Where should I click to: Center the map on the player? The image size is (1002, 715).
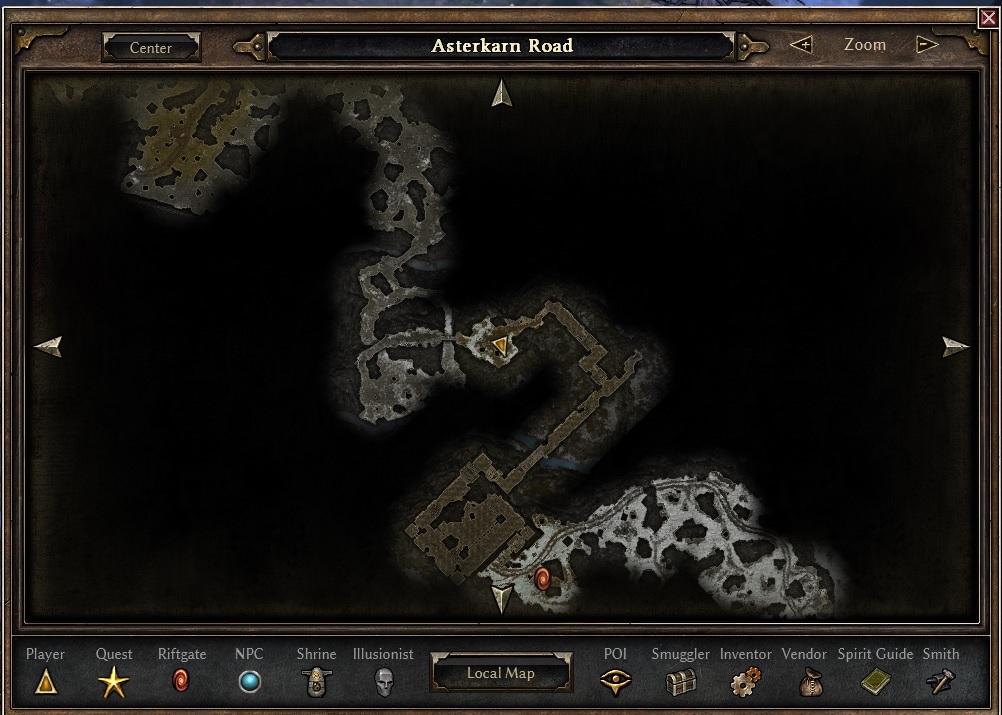(x=151, y=47)
